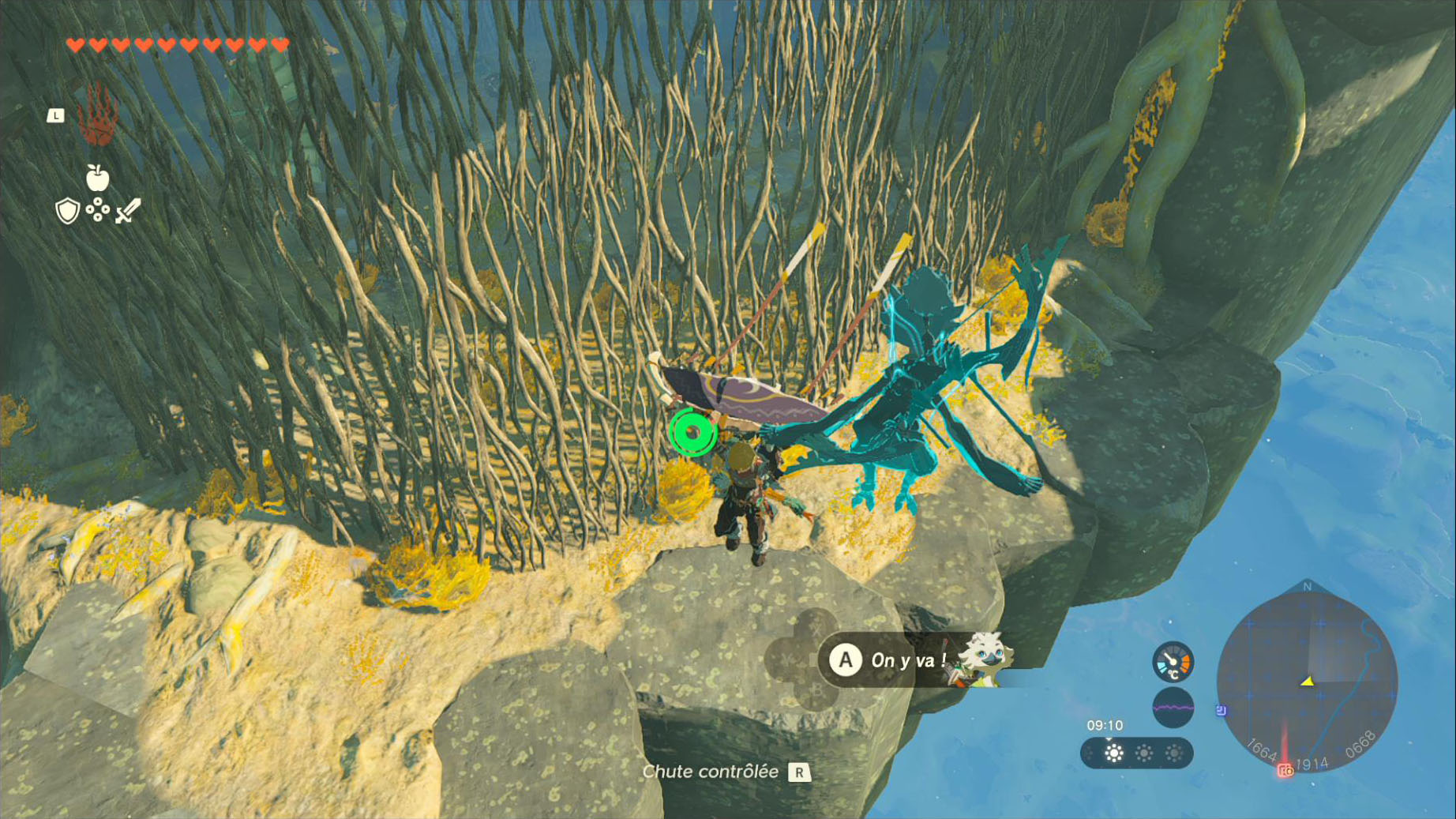Open the circular minimap
The image size is (1456, 819).
1307,682
